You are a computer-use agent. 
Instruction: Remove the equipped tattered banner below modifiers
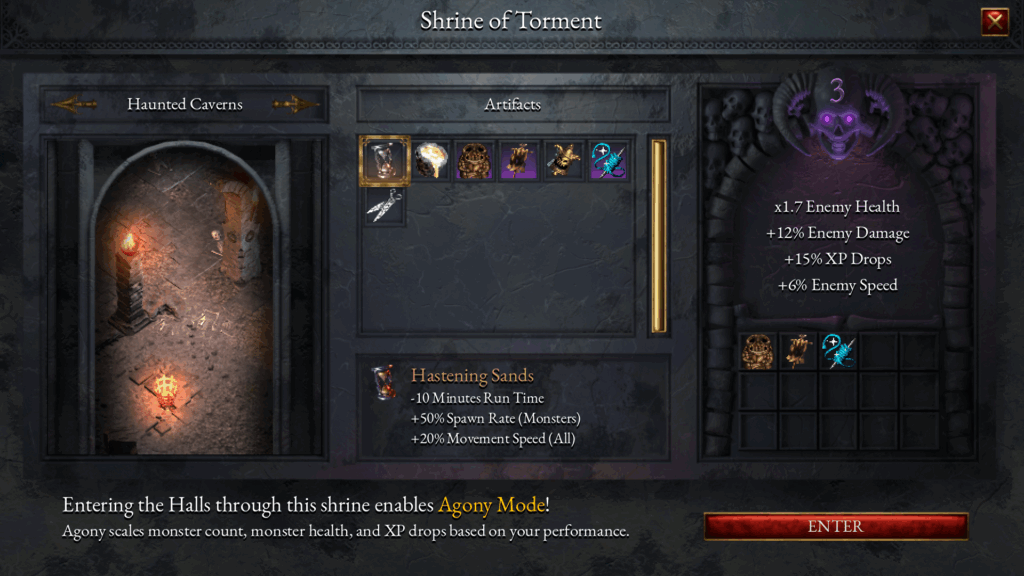(798, 351)
